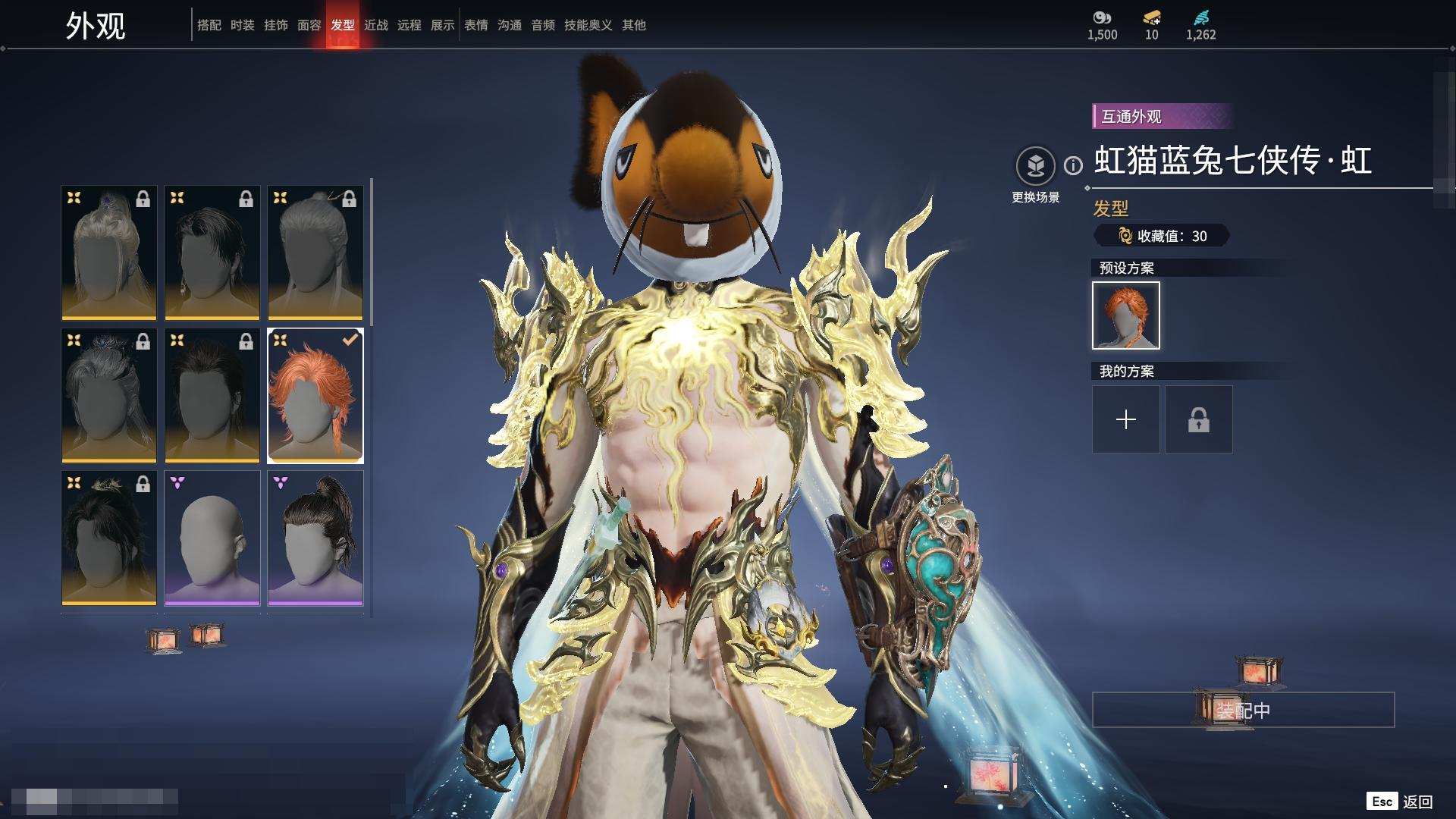Select the orange hair preset under 预设方案
Screen dimensions: 1456x819
tap(1125, 315)
